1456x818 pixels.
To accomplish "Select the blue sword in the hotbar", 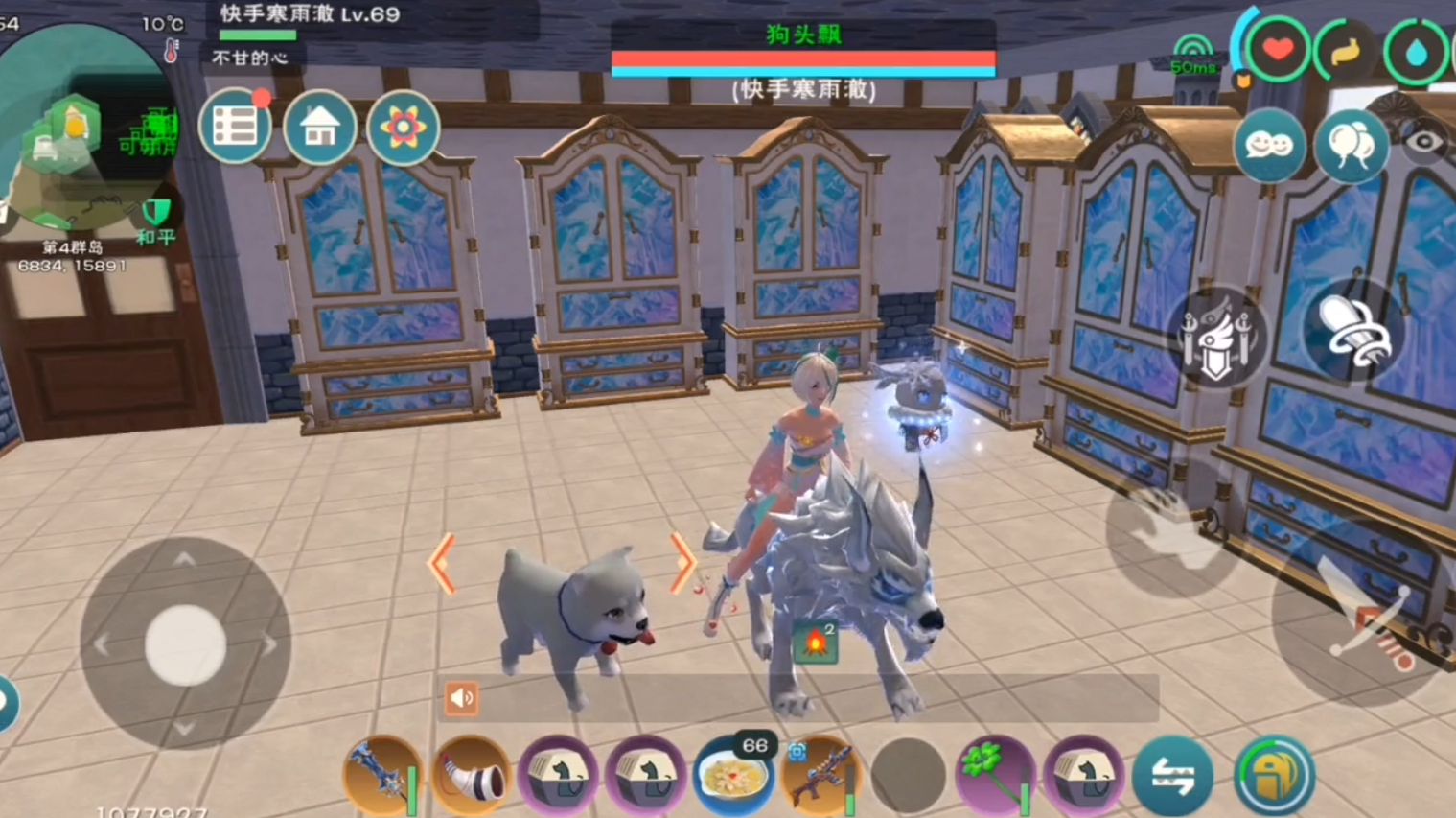I will [x=381, y=775].
